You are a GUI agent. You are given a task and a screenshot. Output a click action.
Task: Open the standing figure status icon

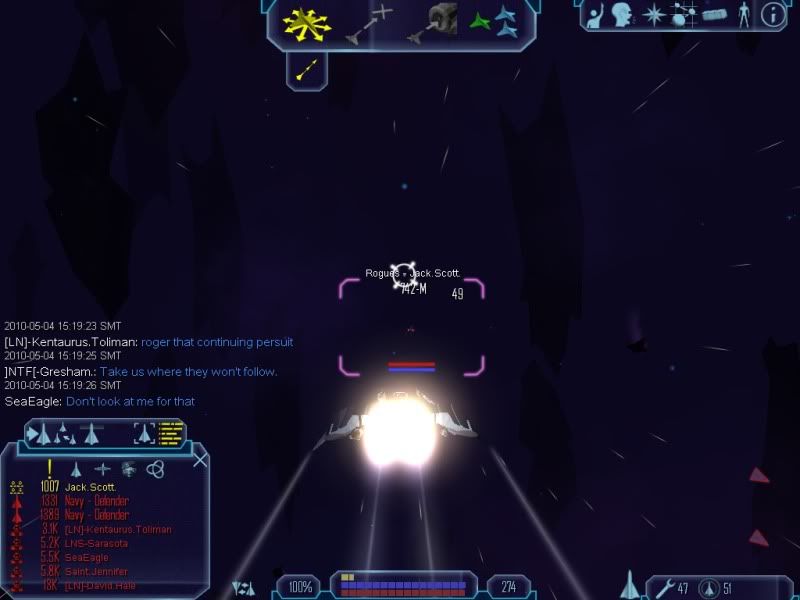coord(743,15)
